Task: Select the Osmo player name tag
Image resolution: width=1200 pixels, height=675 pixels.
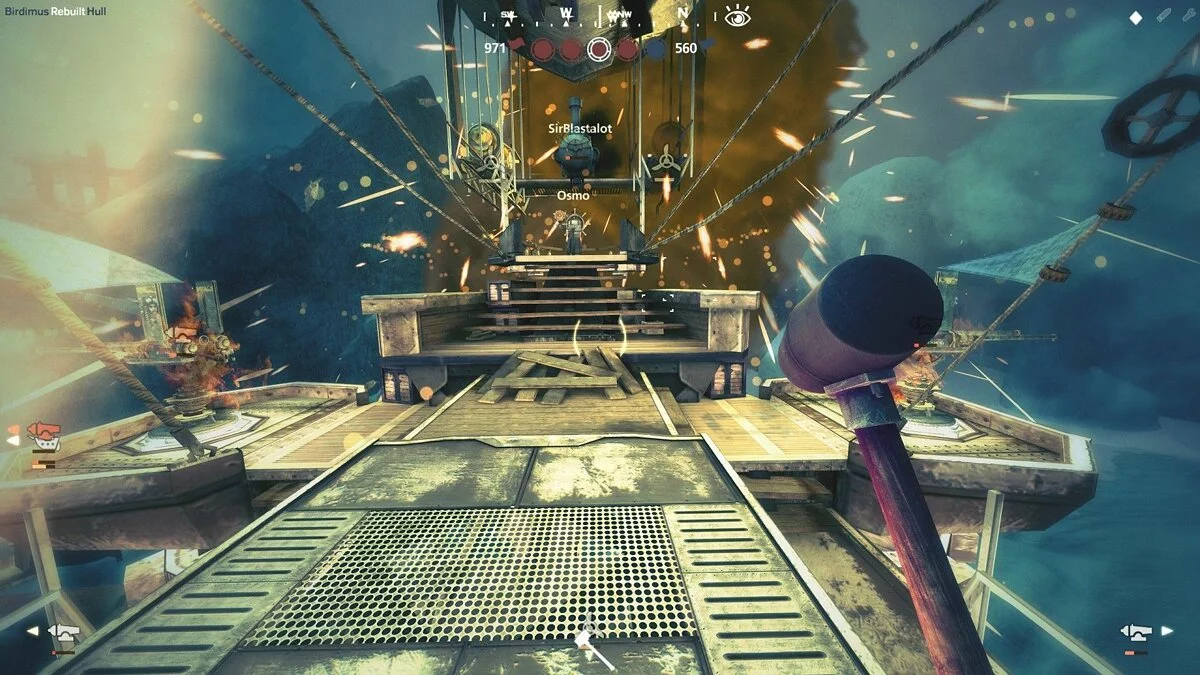Action: coord(573,195)
